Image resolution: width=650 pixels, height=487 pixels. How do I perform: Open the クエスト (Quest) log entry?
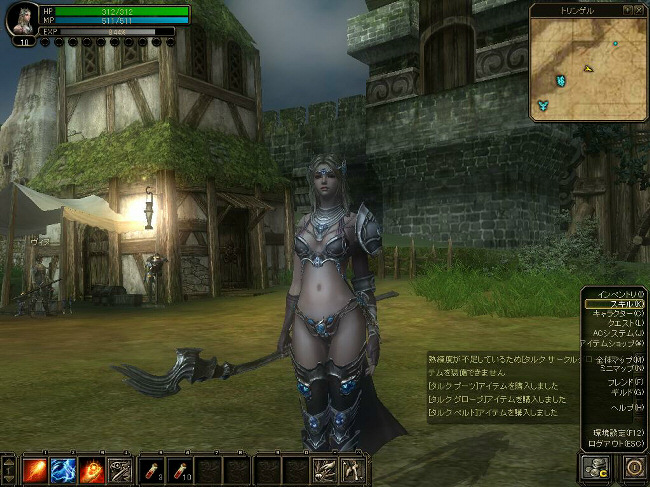(618, 323)
